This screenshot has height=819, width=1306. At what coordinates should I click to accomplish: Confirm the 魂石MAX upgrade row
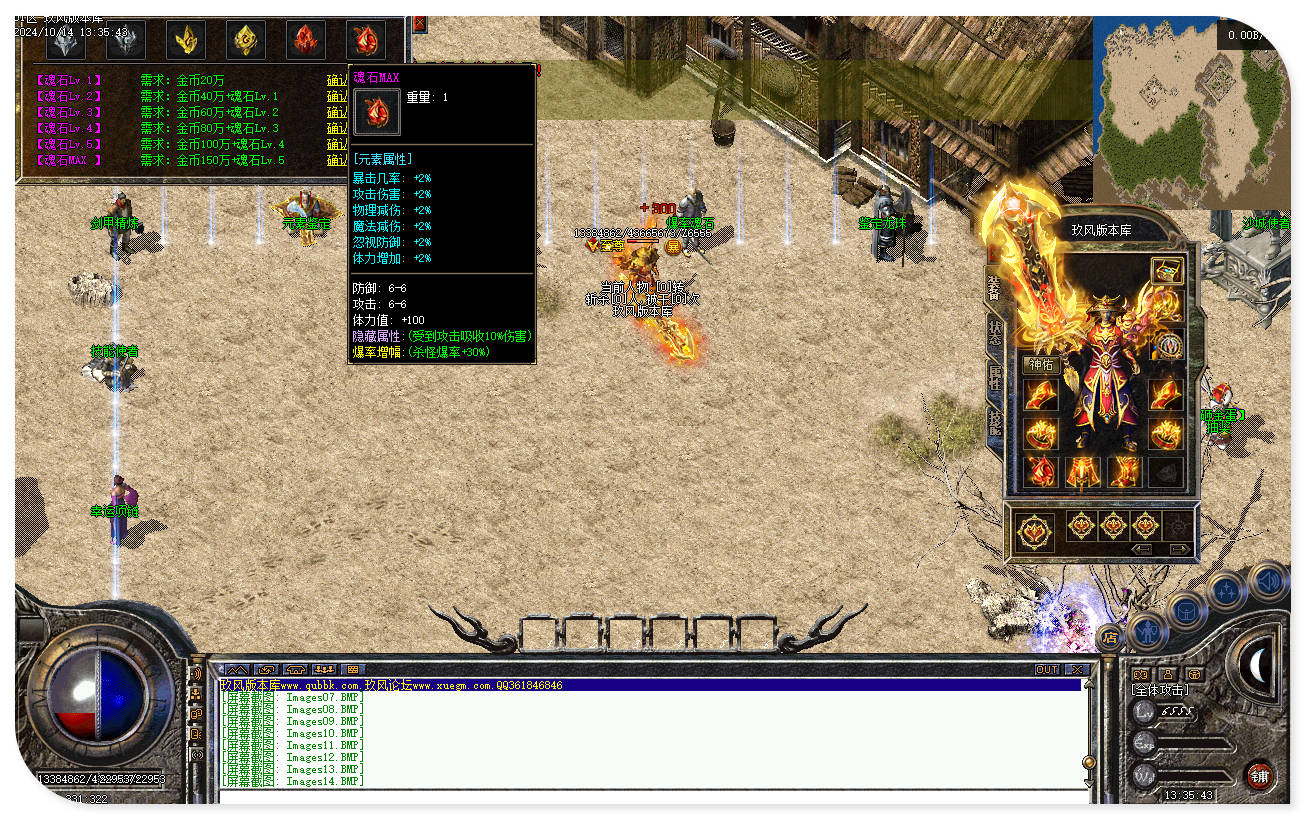[x=337, y=160]
